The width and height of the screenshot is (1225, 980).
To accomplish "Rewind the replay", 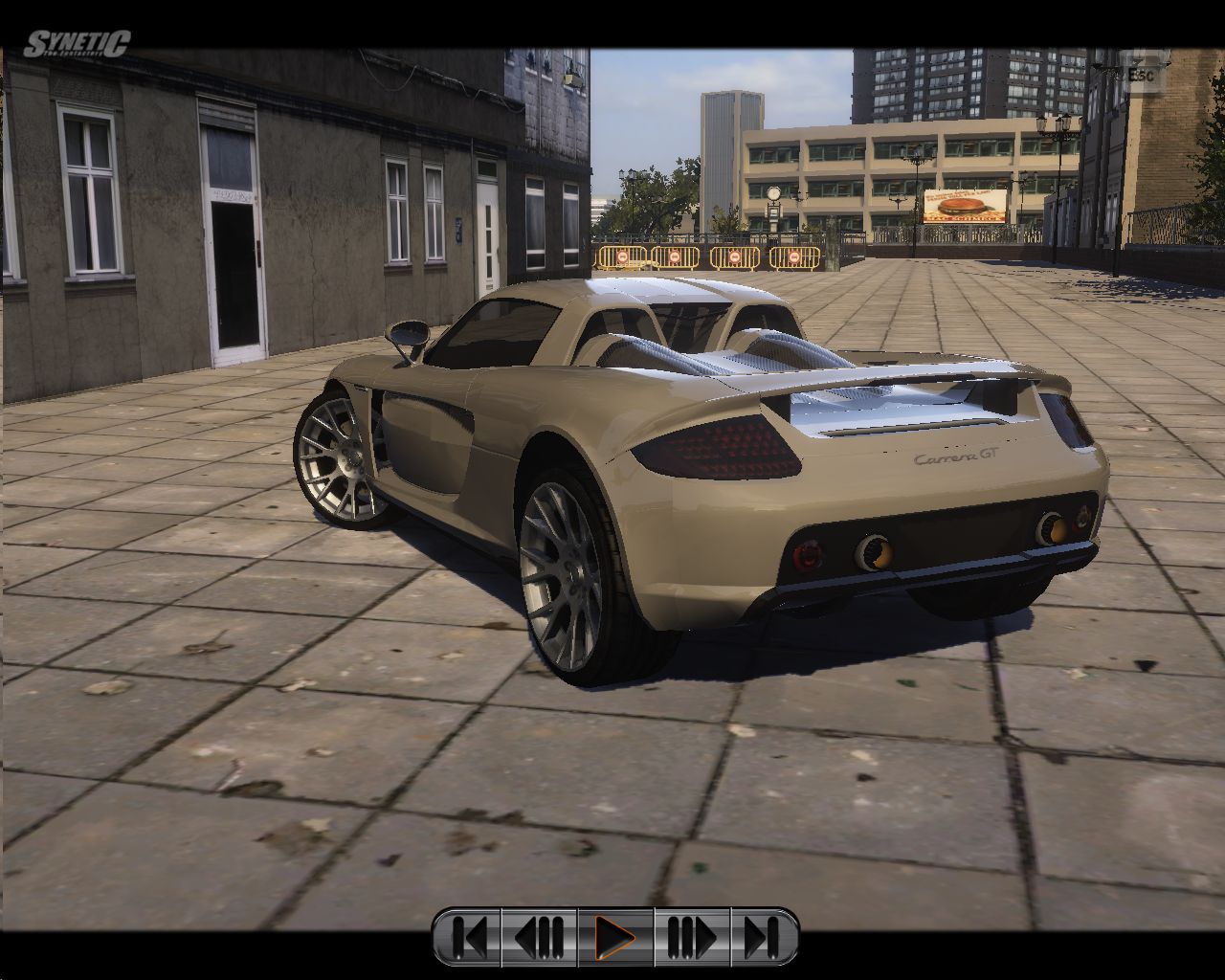I will click(540, 937).
